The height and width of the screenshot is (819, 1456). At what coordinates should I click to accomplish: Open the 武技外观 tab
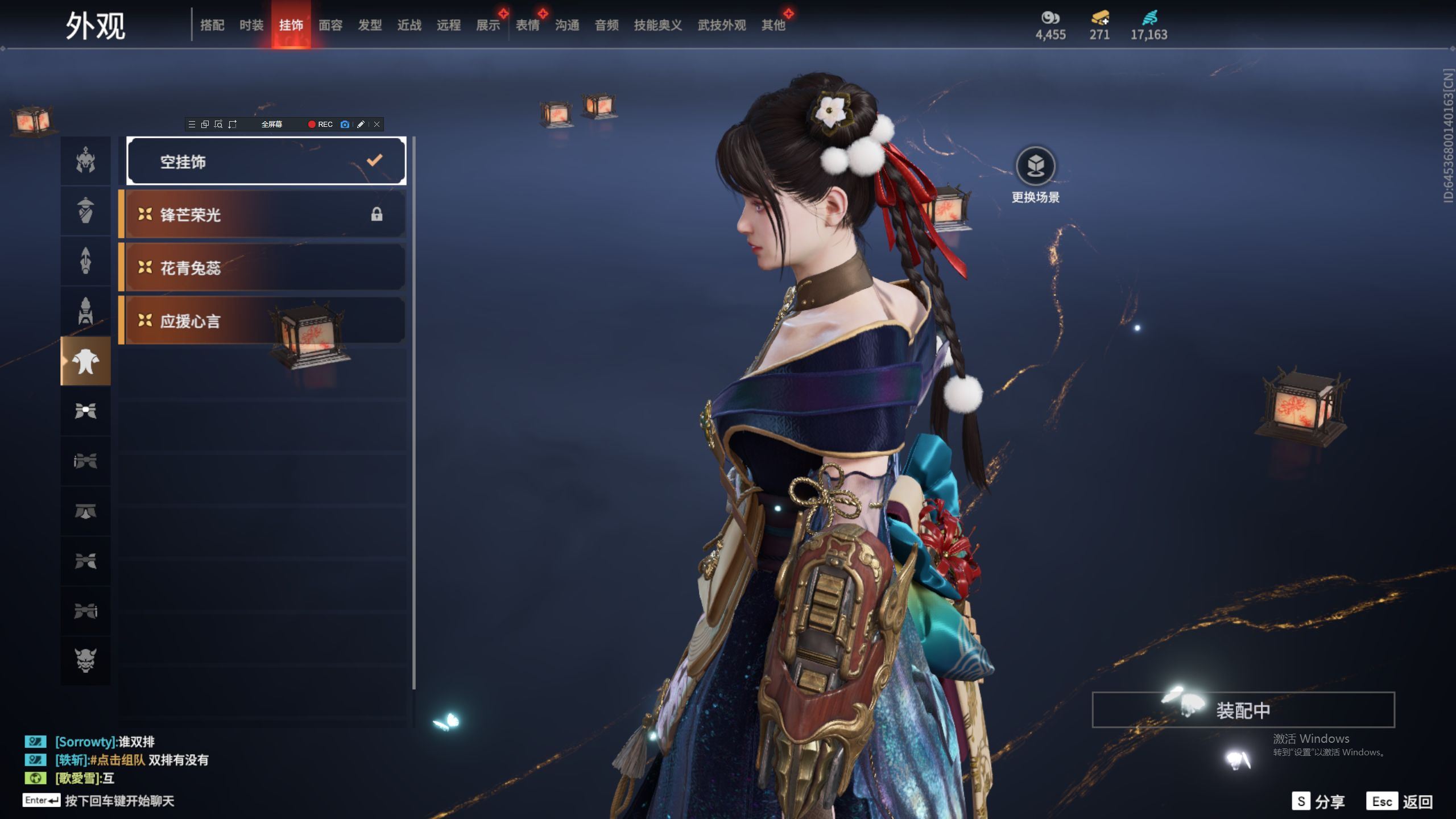coord(722,25)
